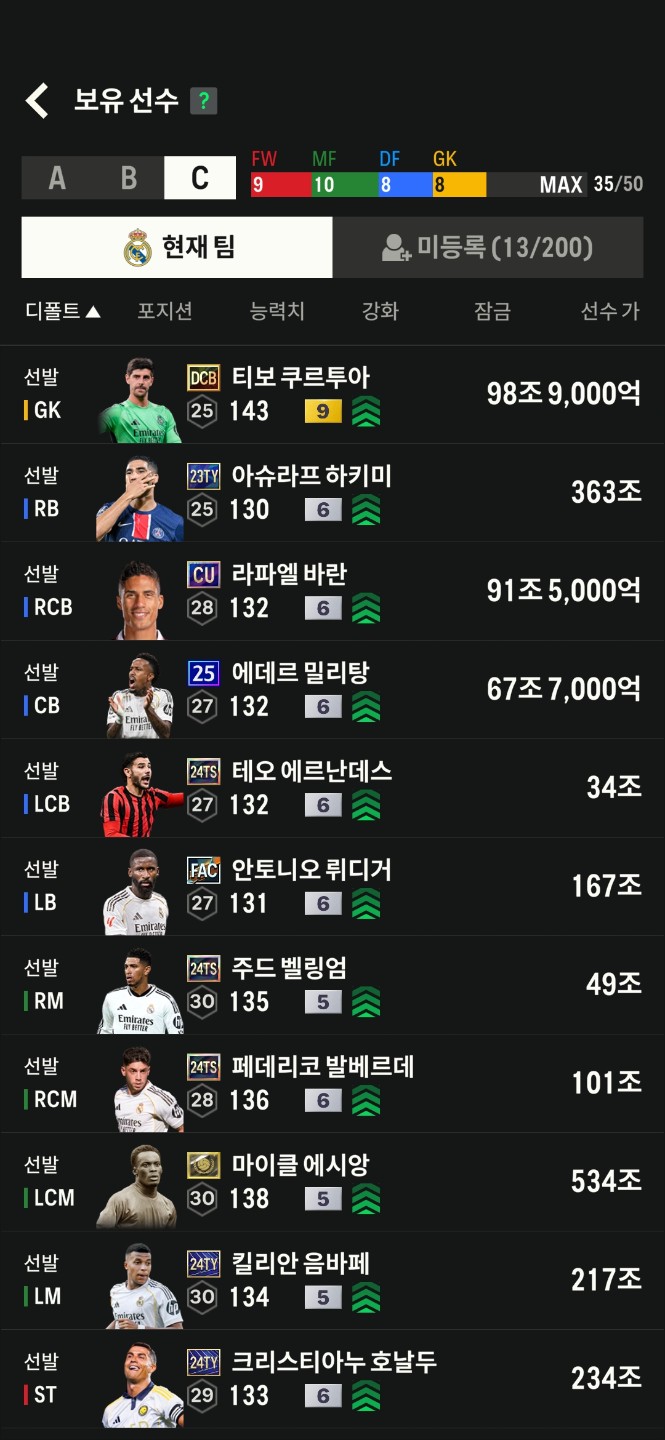Select striker 크리스티아누 호날두 row
The image size is (665, 1440).
(x=332, y=1378)
